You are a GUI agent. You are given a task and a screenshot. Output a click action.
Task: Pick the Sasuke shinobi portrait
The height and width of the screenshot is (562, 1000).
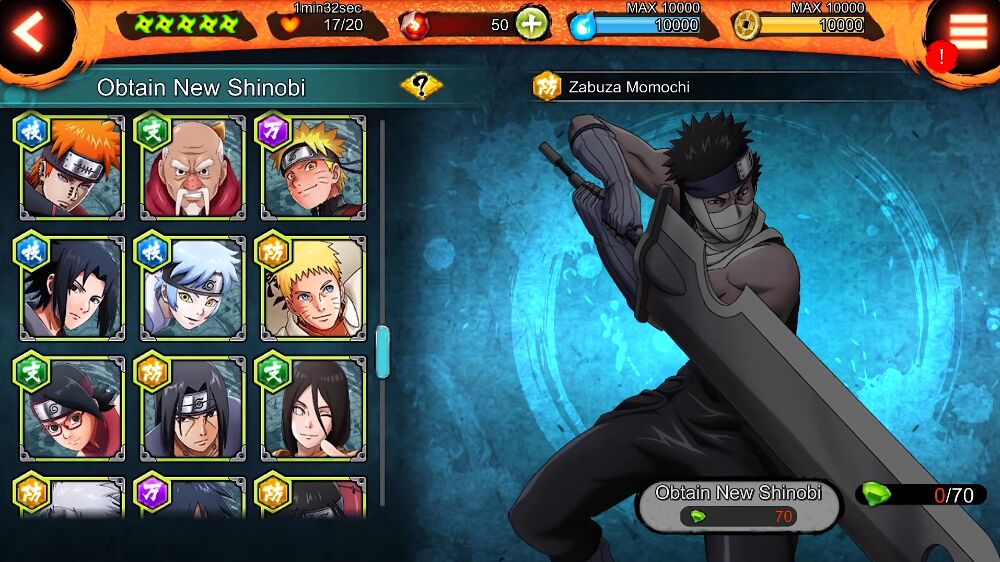click(71, 289)
